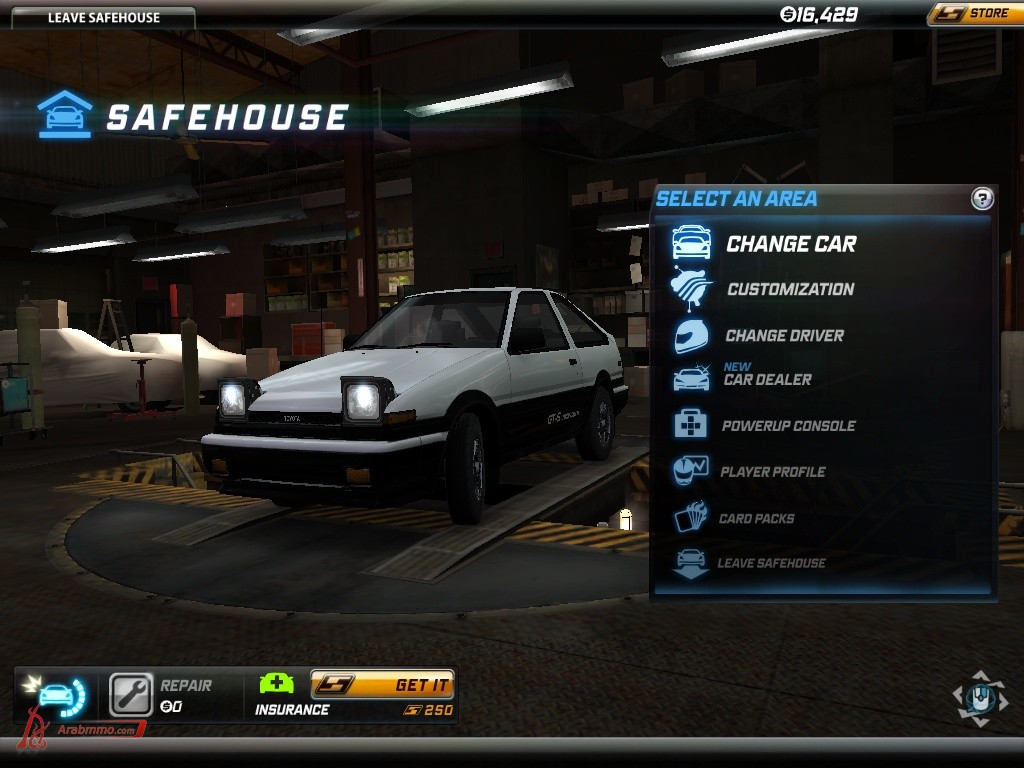Open Card Packs

coord(756,519)
